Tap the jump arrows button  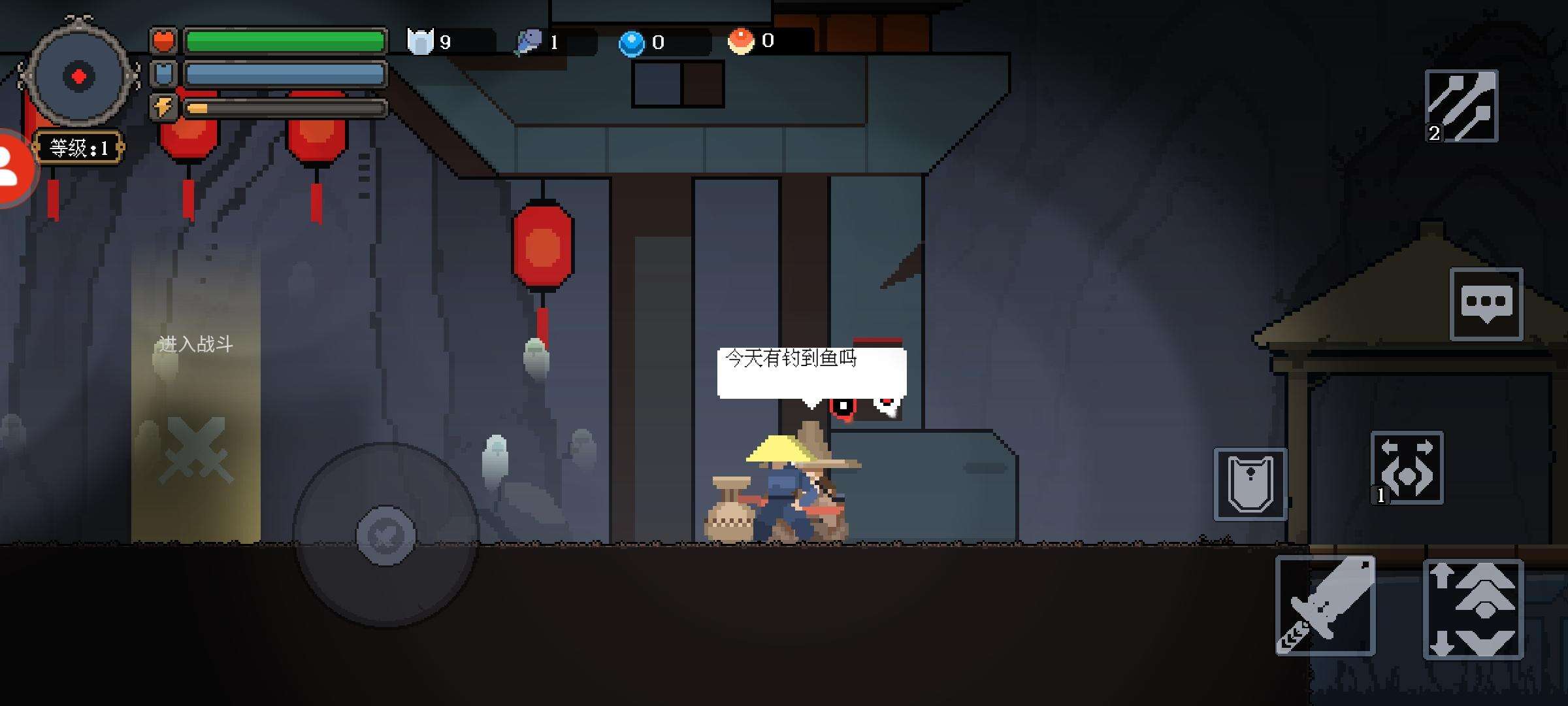[1473, 609]
